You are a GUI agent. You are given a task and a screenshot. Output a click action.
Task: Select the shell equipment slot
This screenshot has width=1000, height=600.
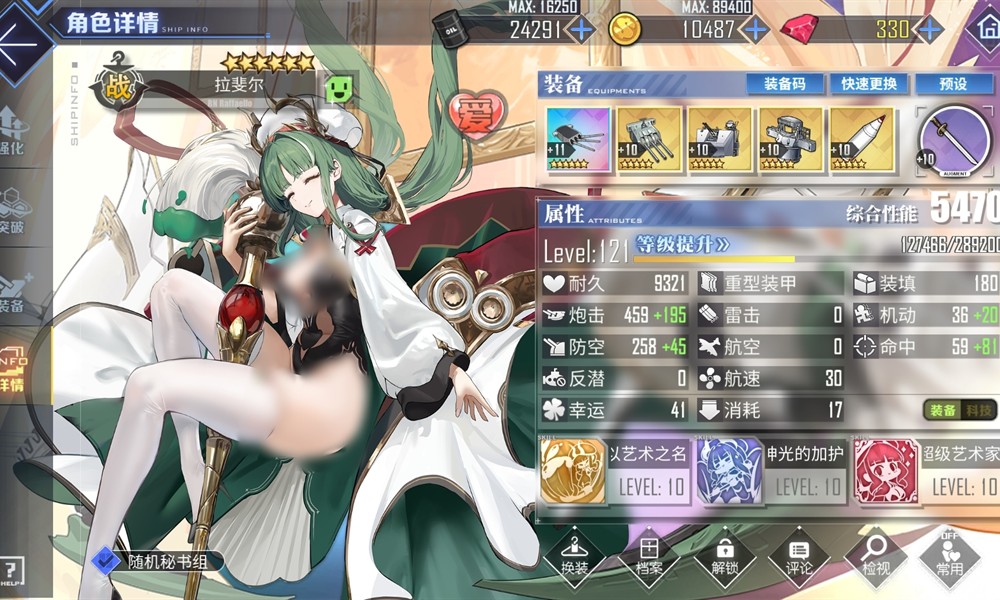[862, 139]
